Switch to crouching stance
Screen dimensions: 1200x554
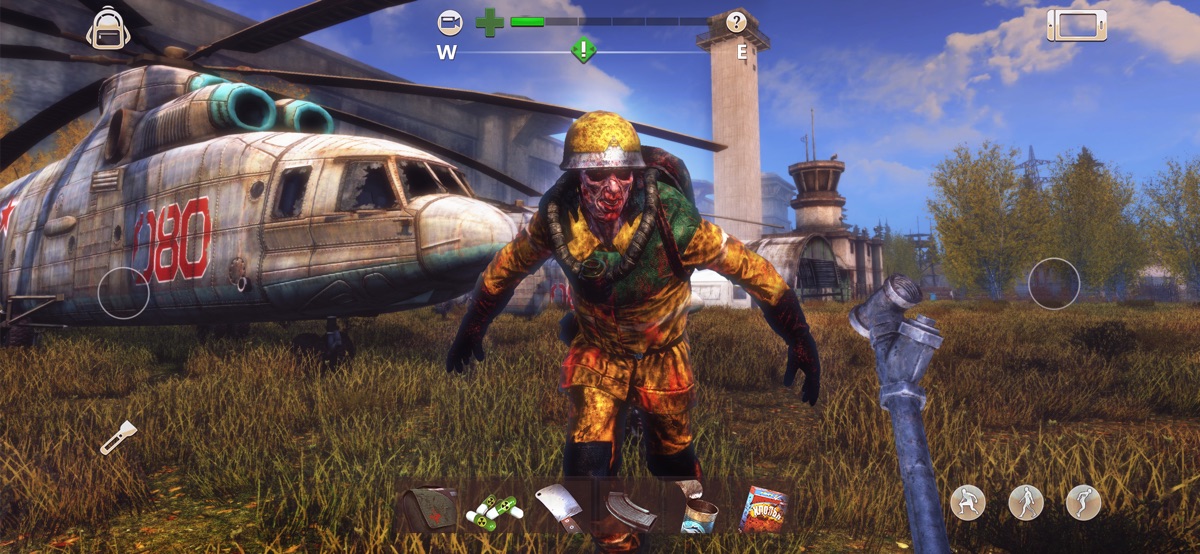[x=967, y=502]
